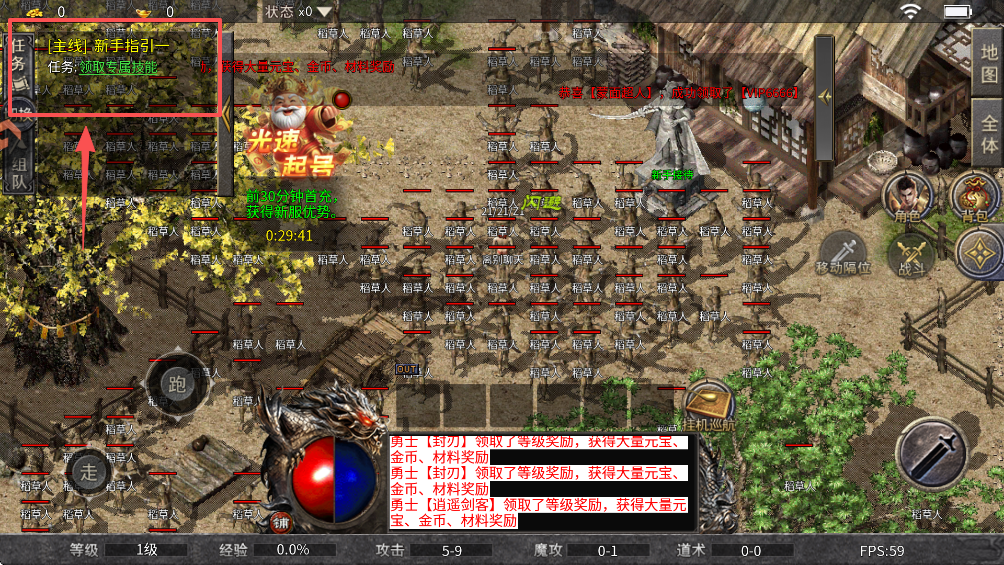
Task: Select the 全体 button
Action: [988, 134]
